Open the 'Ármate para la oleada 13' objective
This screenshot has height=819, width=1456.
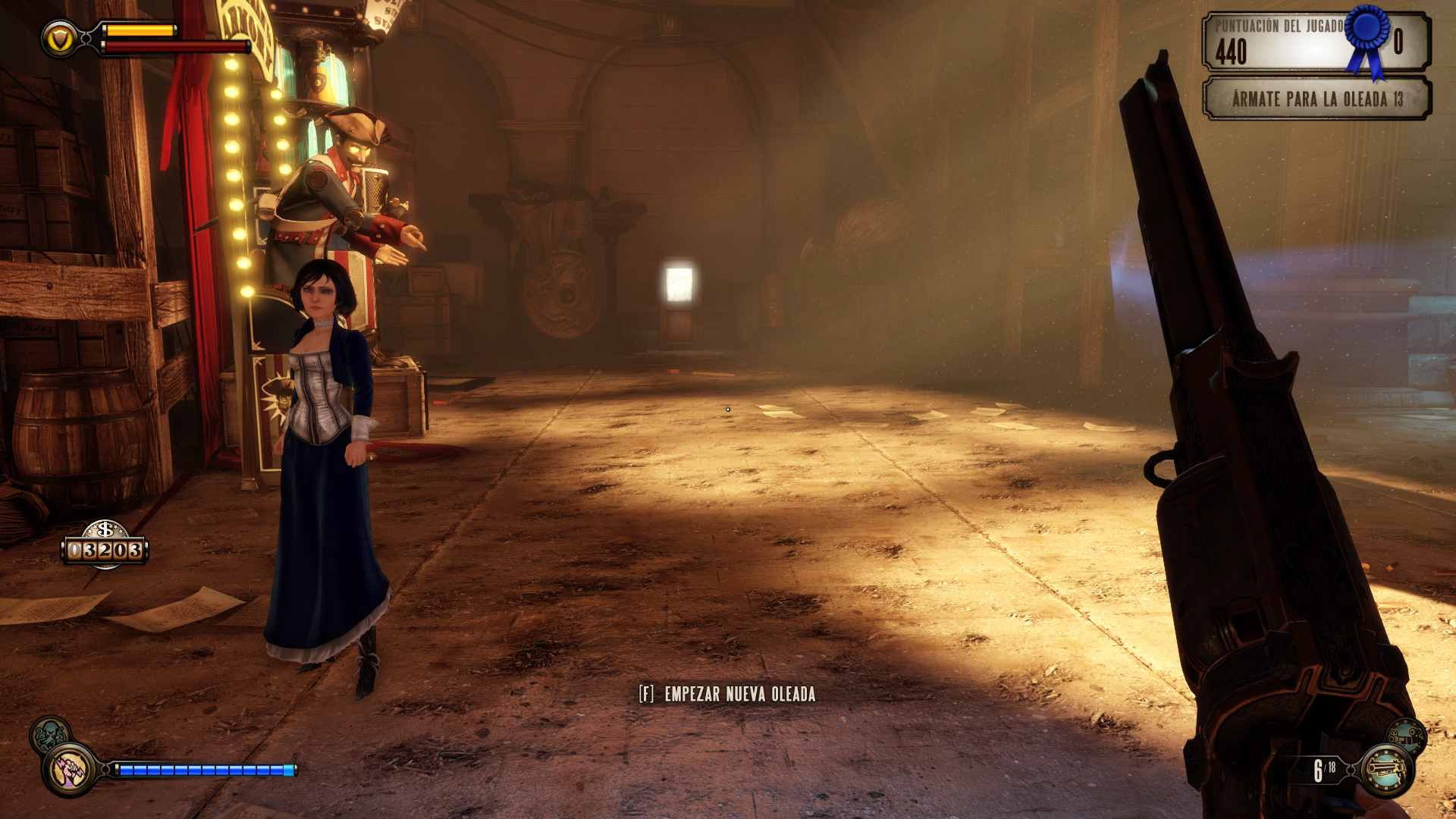pos(1316,99)
